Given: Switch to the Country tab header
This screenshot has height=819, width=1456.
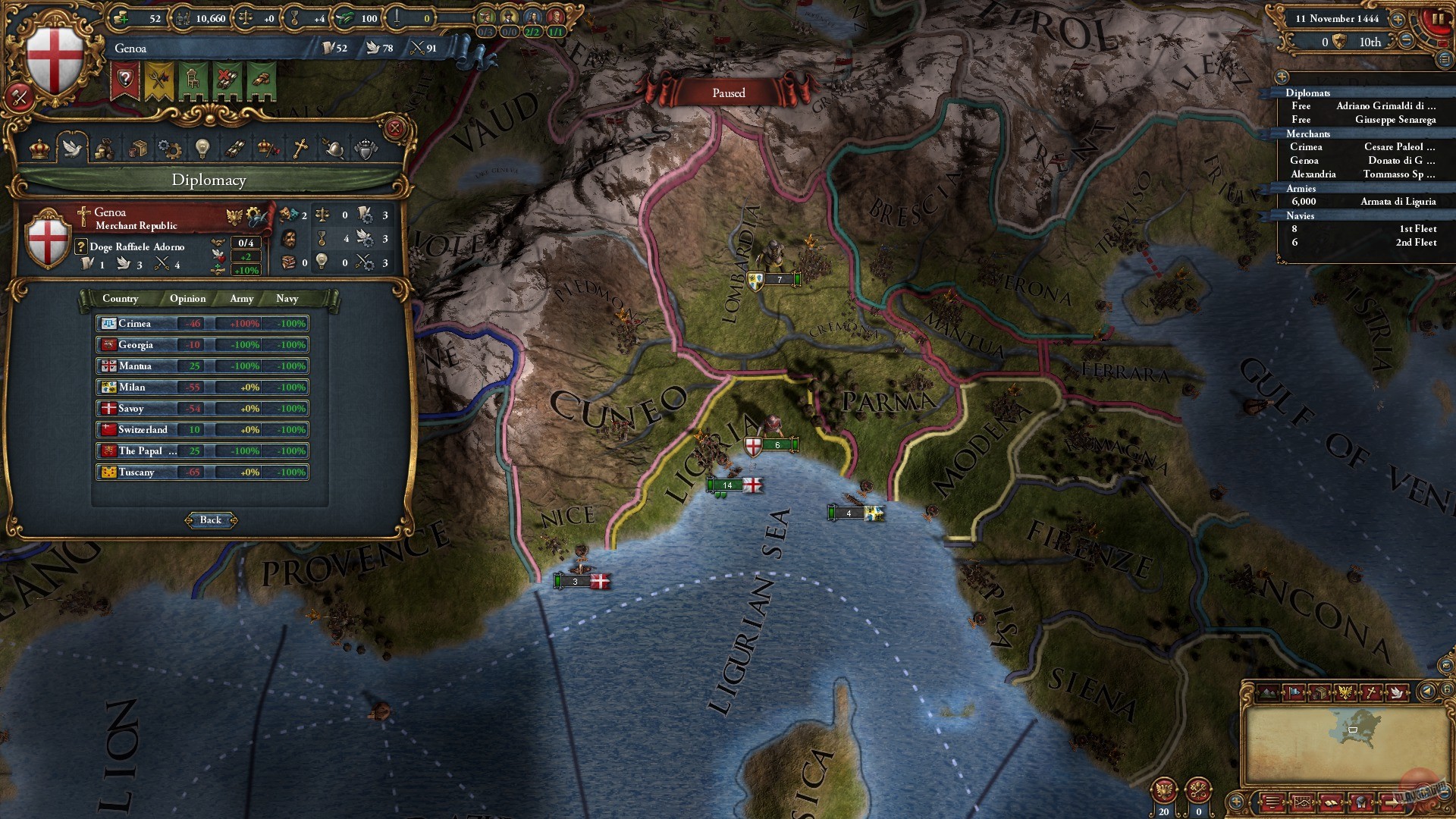Looking at the screenshot, I should click(x=120, y=299).
